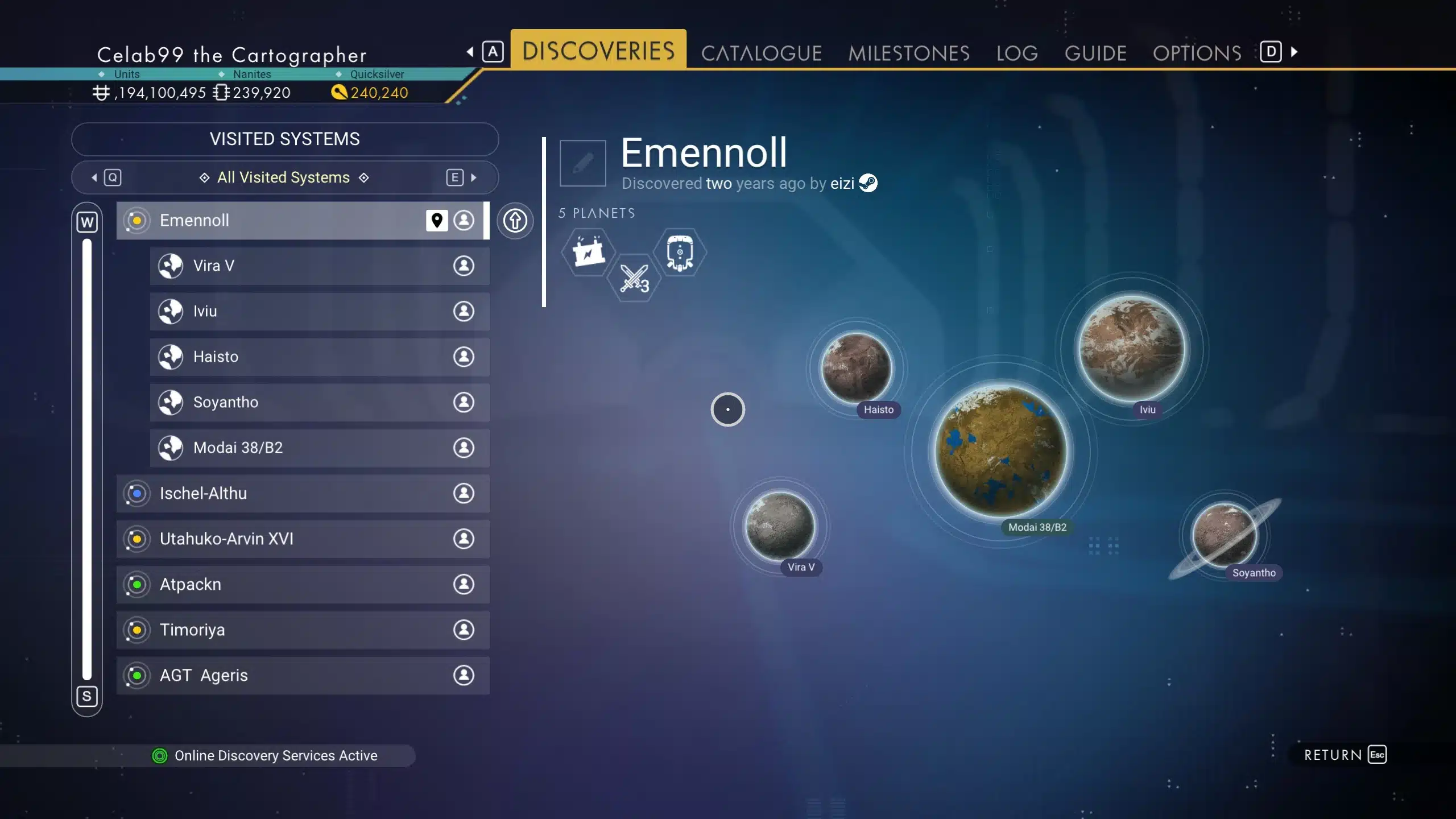This screenshot has height=819, width=1456.
Task: Open discoverer info for Haisto
Action: 463,357
